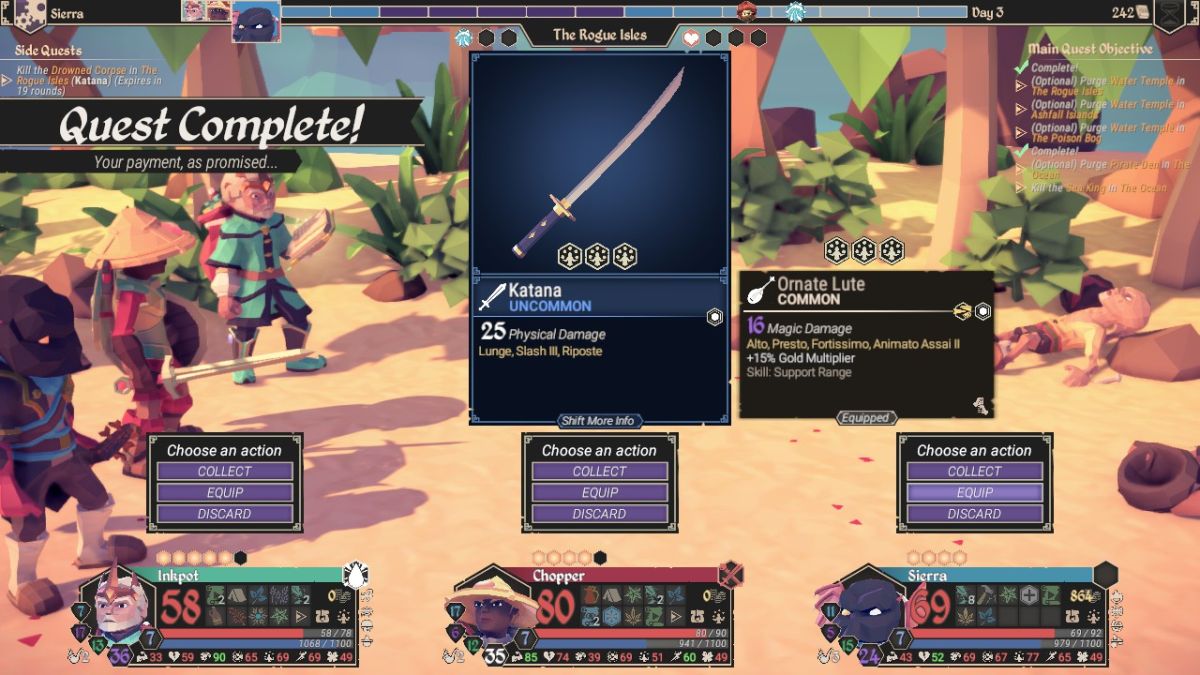Select Inkpot's character portrait

point(122,608)
